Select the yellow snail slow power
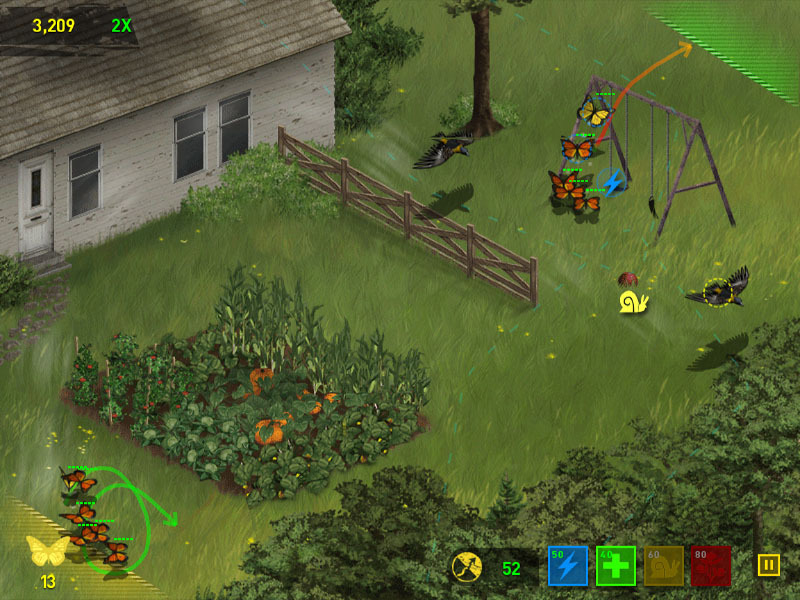 coord(664,566)
